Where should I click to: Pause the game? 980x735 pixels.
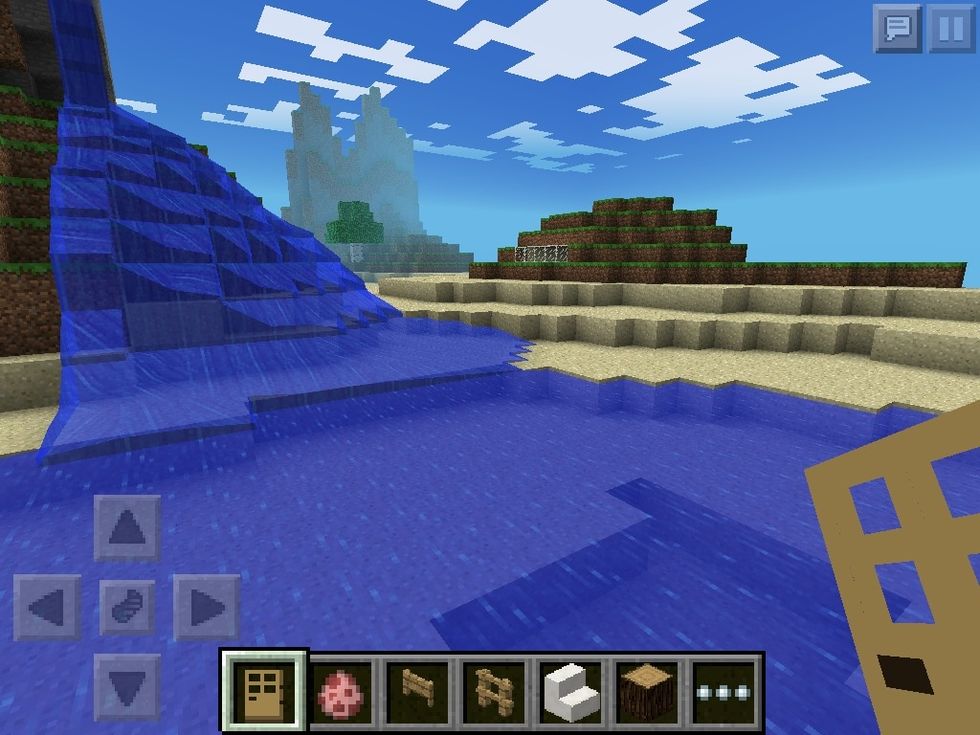point(949,28)
